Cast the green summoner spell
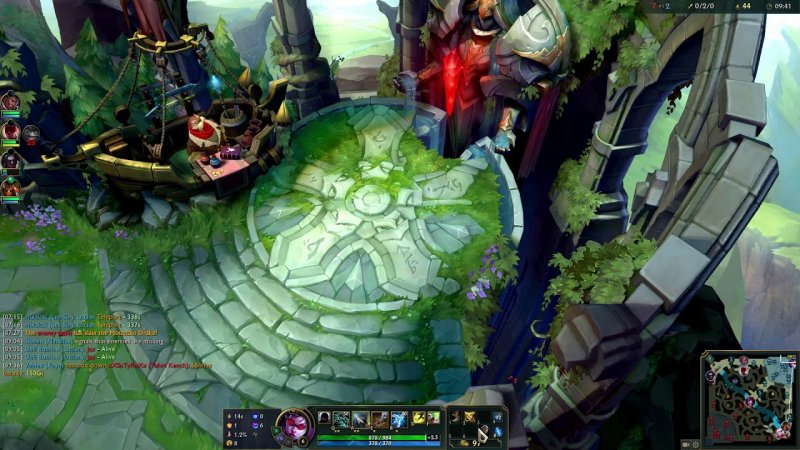The height and width of the screenshot is (450, 800). pyautogui.click(x=433, y=417)
